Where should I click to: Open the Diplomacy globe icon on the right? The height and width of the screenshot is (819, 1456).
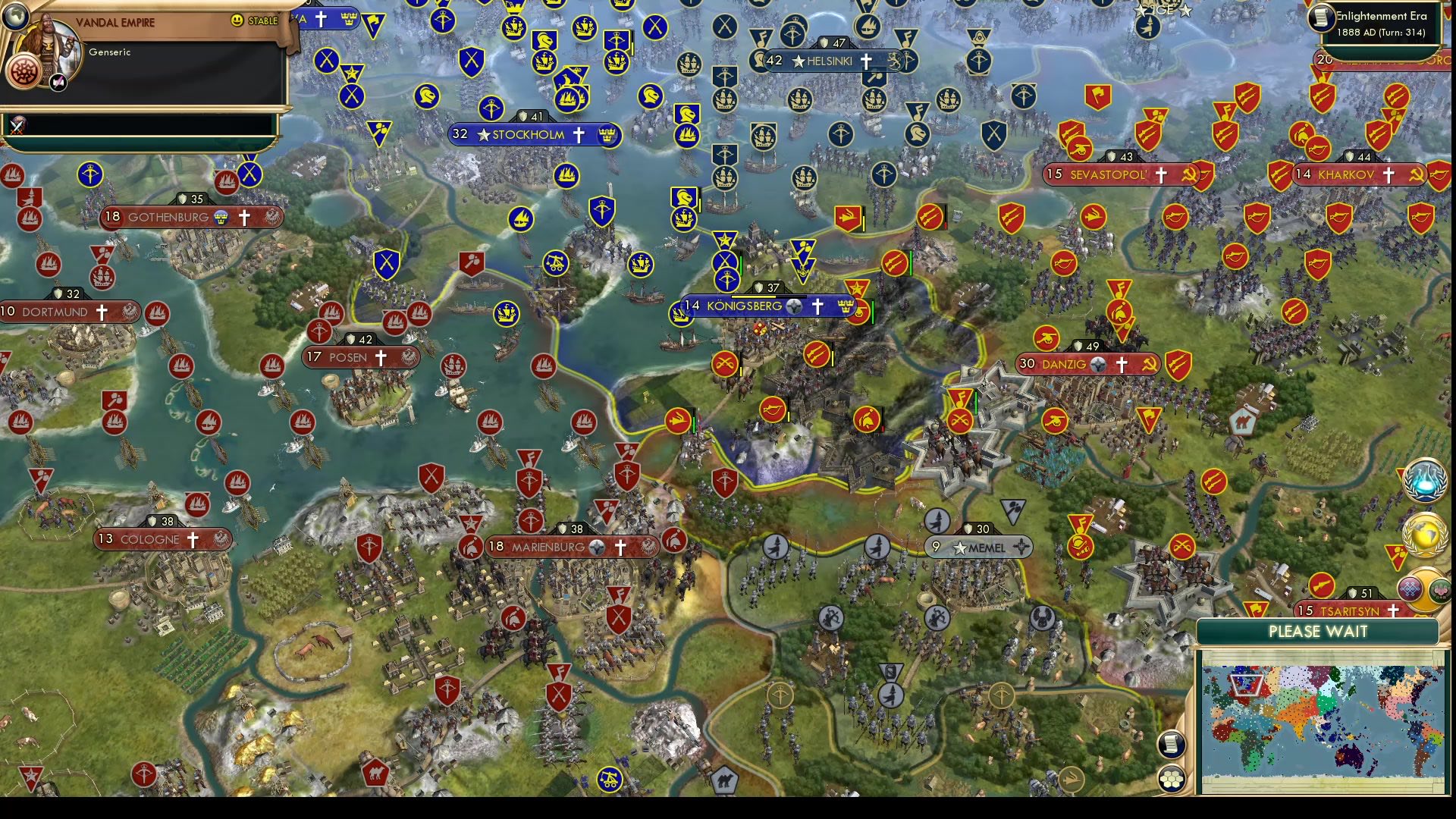coord(1426,534)
